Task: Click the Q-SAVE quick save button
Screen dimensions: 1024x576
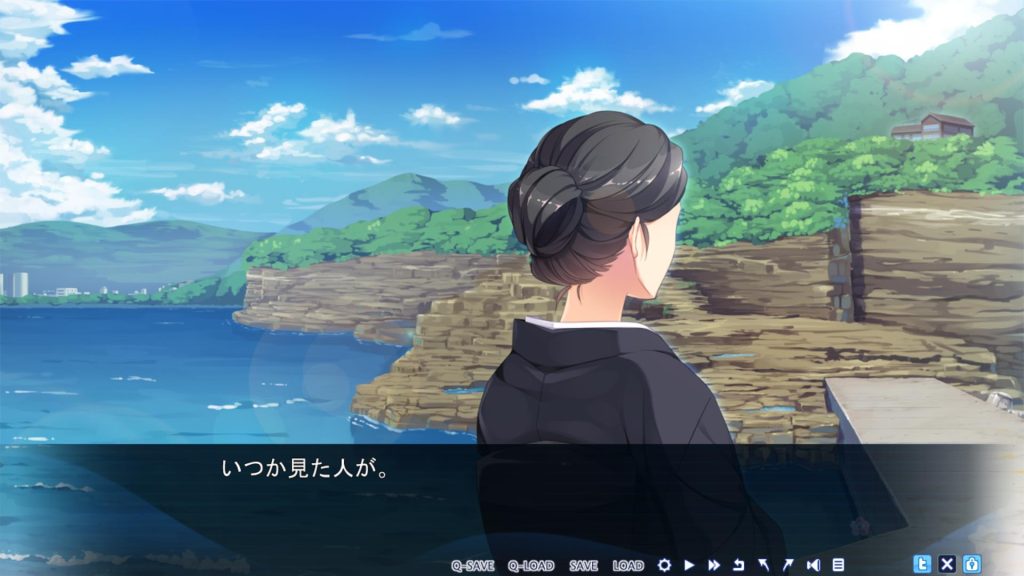Action: pos(472,565)
